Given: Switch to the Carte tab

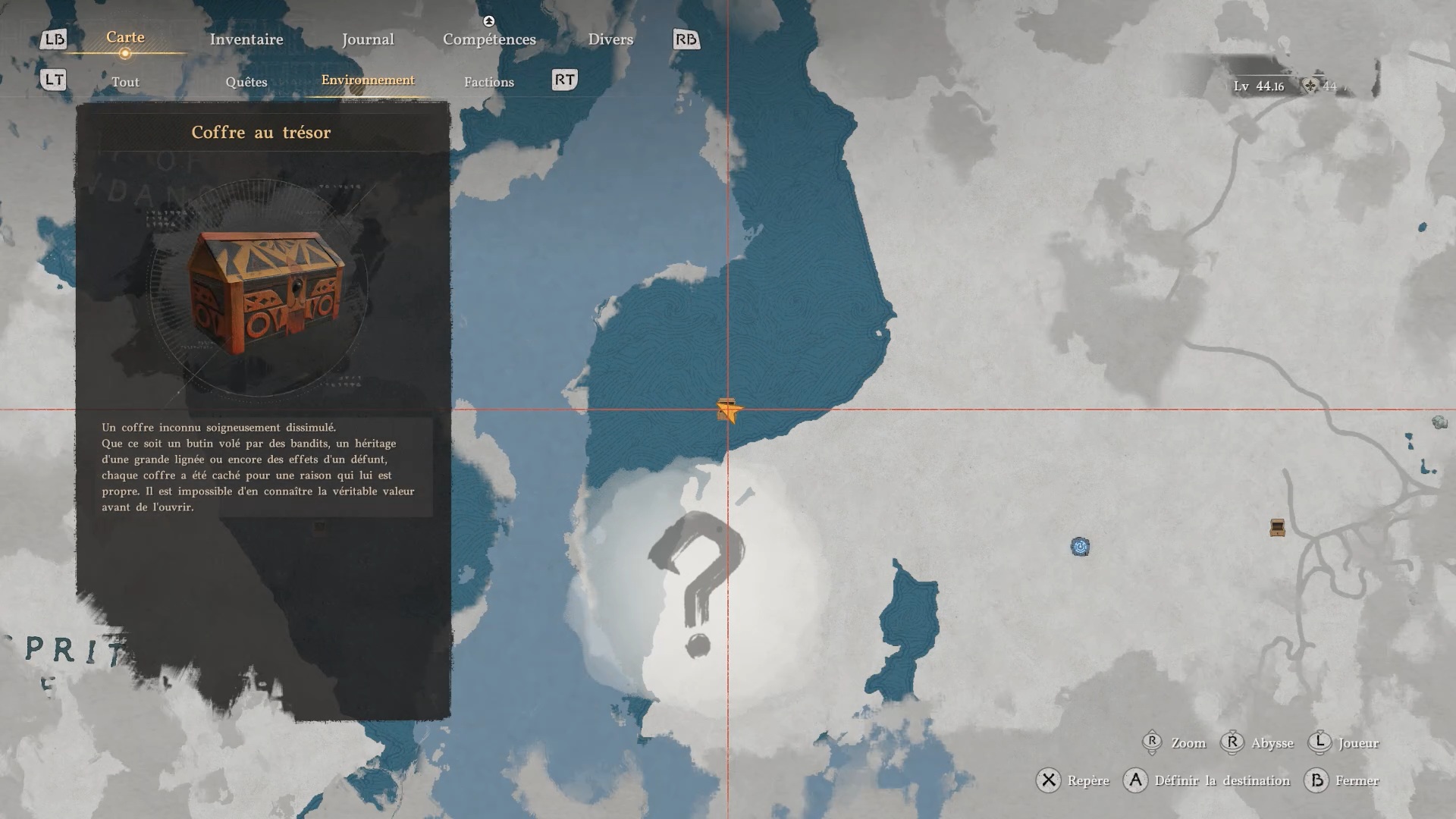Looking at the screenshot, I should (125, 38).
